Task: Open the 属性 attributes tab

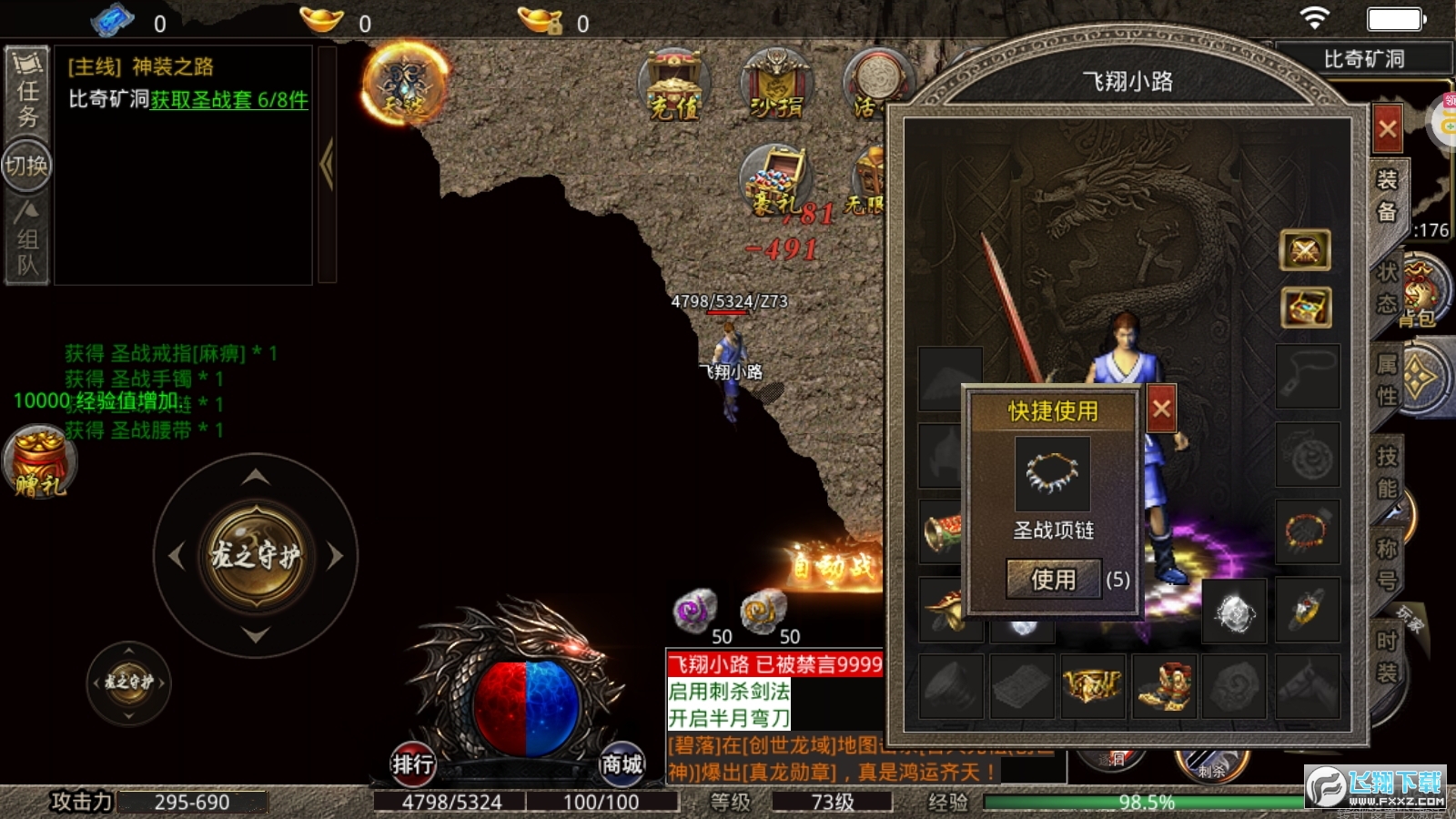Action: [1386, 379]
